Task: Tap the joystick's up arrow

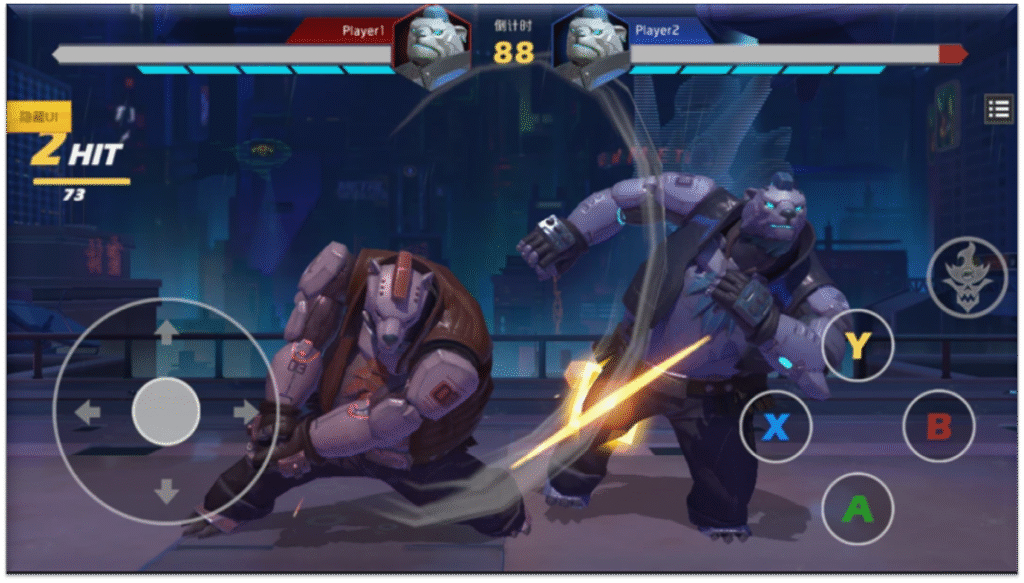Action: [x=166, y=332]
